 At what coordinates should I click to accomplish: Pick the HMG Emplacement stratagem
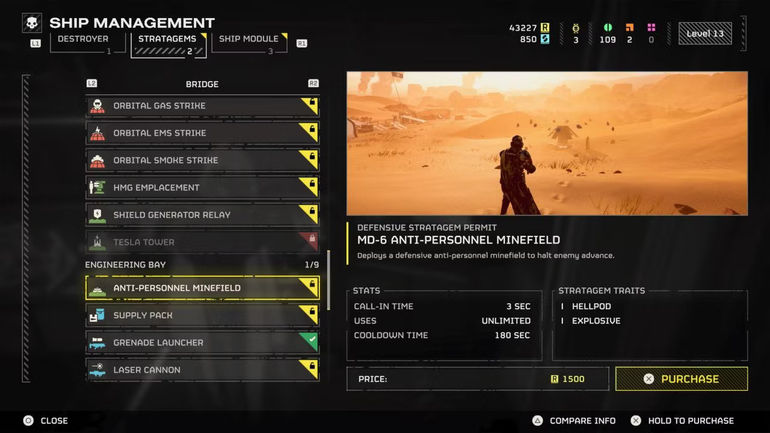(x=202, y=187)
